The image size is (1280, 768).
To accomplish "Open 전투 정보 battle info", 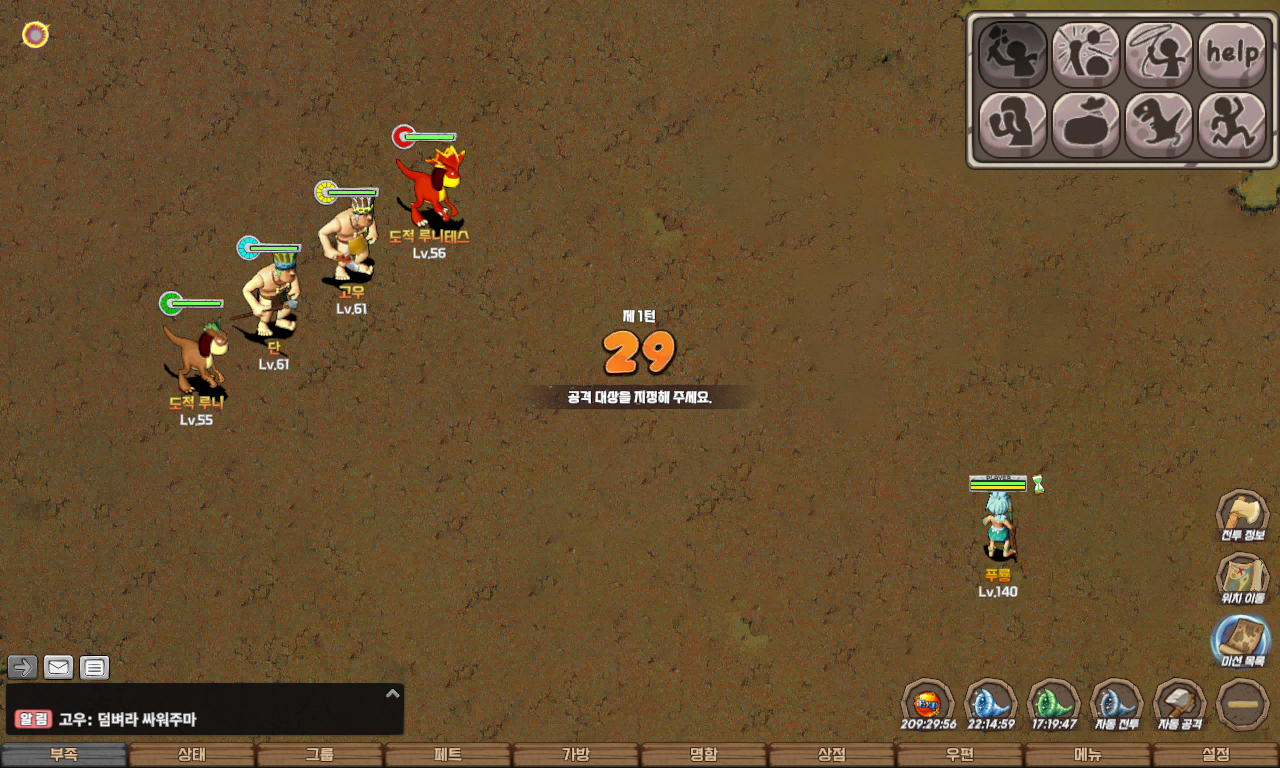I will coord(1242,516).
